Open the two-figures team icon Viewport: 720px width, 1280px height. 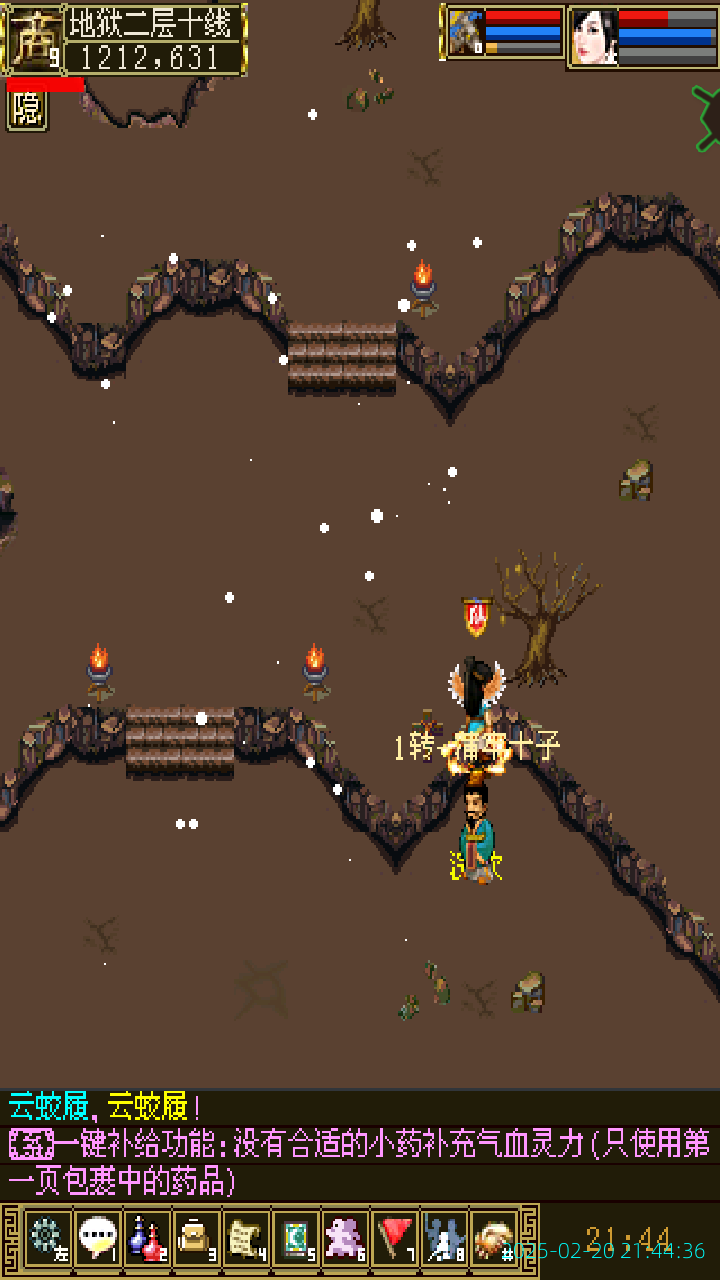point(444,1237)
